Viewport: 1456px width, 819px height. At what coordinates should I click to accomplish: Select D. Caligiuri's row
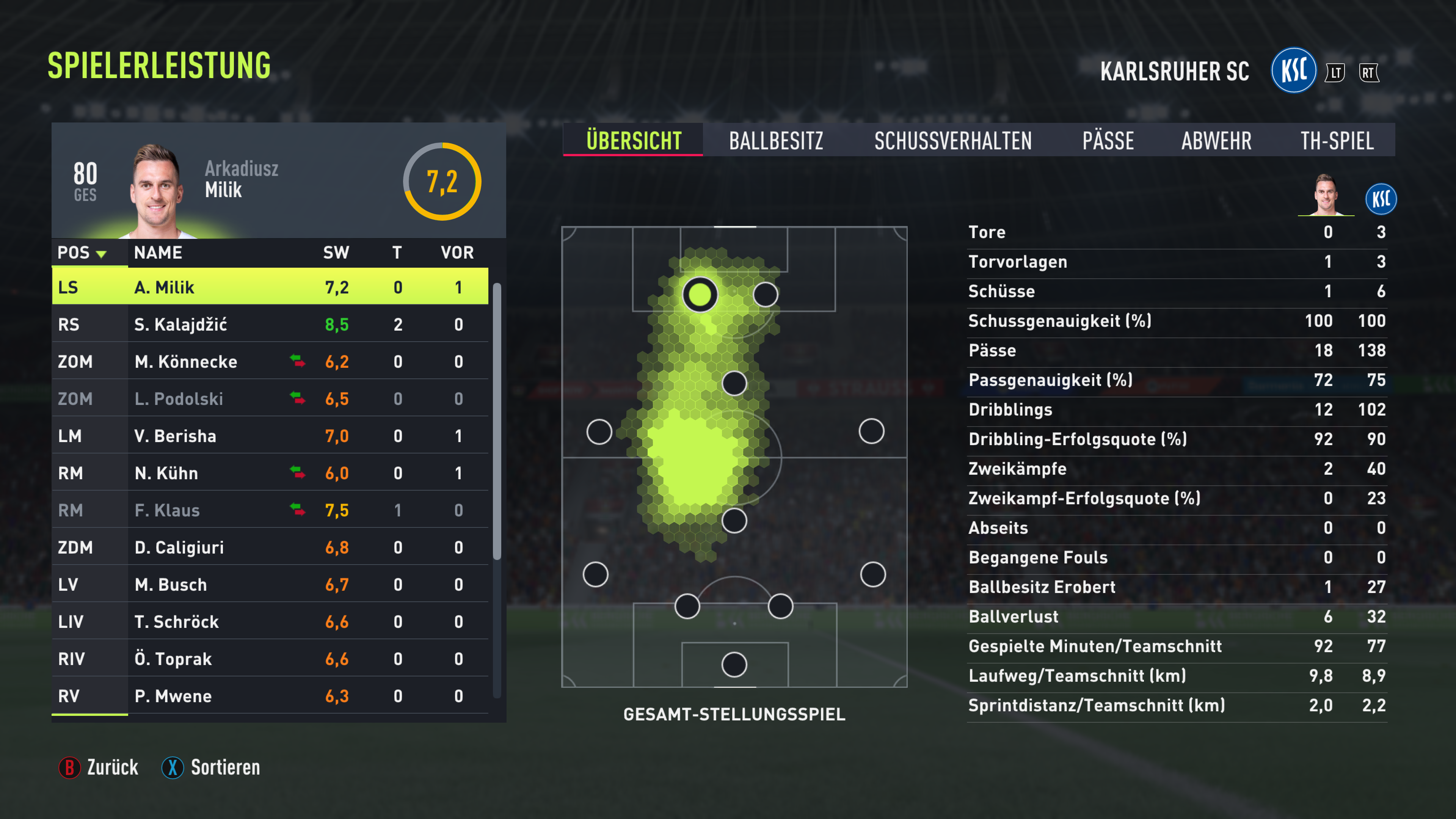pos(270,547)
